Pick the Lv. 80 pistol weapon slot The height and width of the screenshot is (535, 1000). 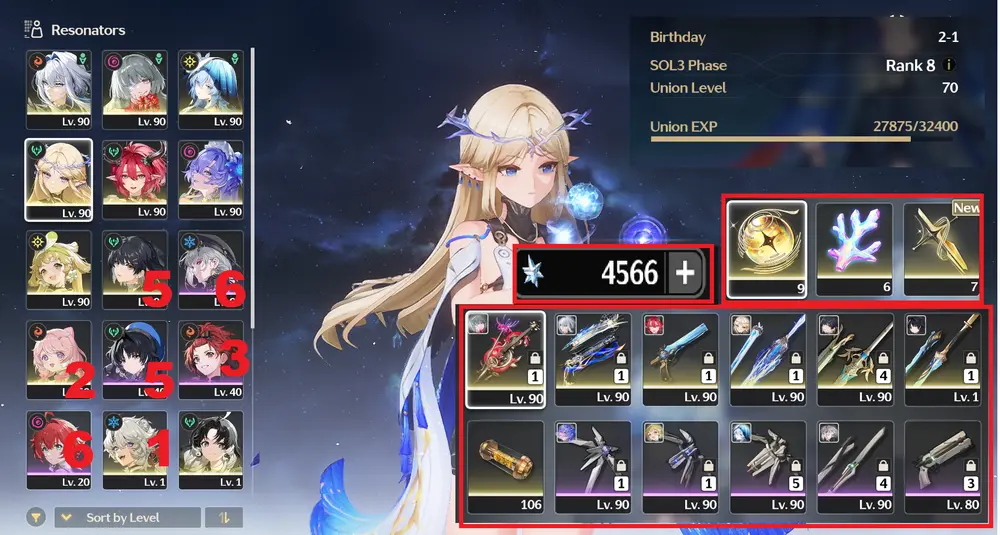tap(943, 466)
